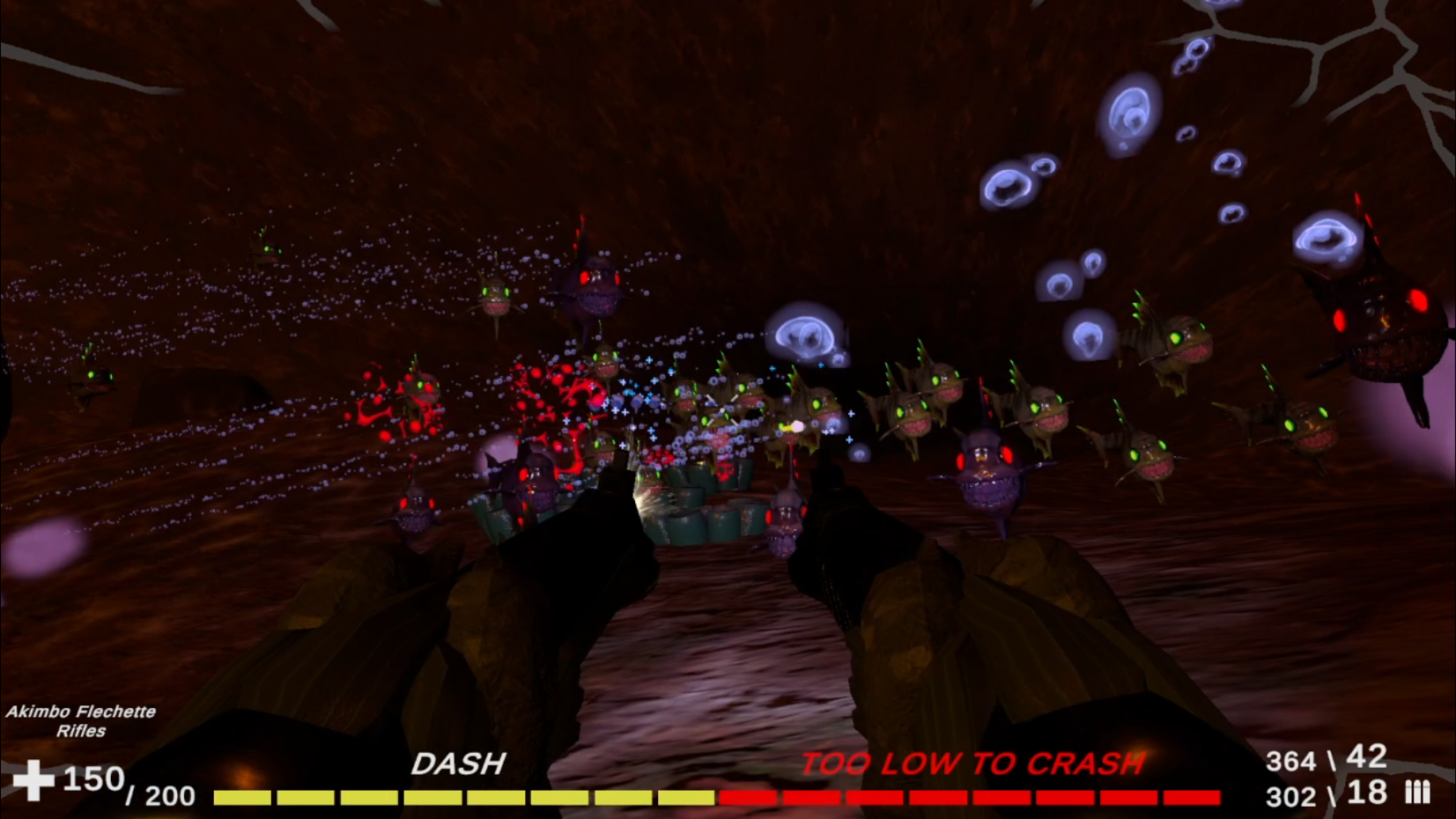
Task: Click the 150 health value
Action: [91, 777]
